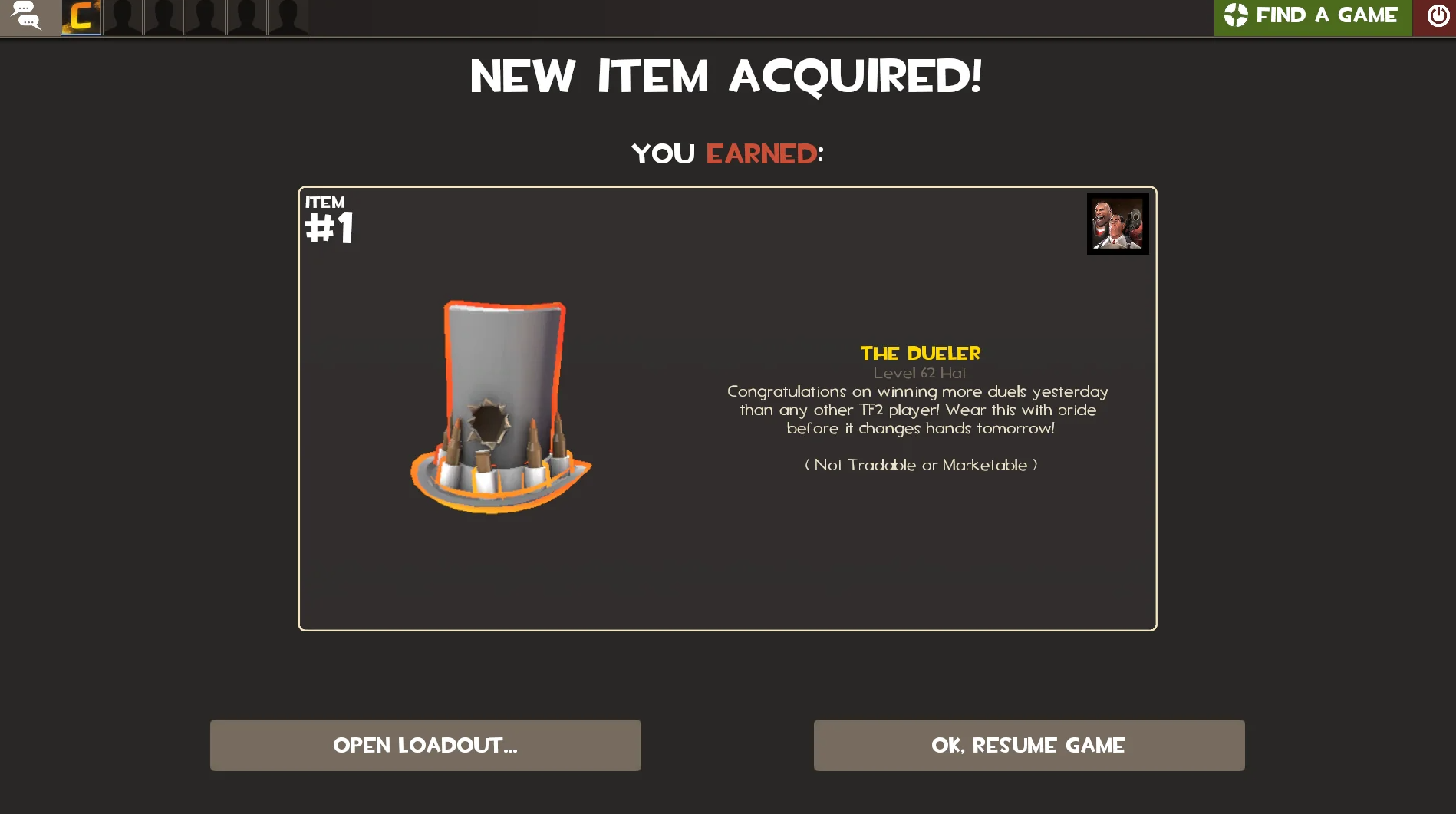This screenshot has width=1456, height=814.
Task: Click the Not Tradable or Marketable notice
Action: pos(920,465)
